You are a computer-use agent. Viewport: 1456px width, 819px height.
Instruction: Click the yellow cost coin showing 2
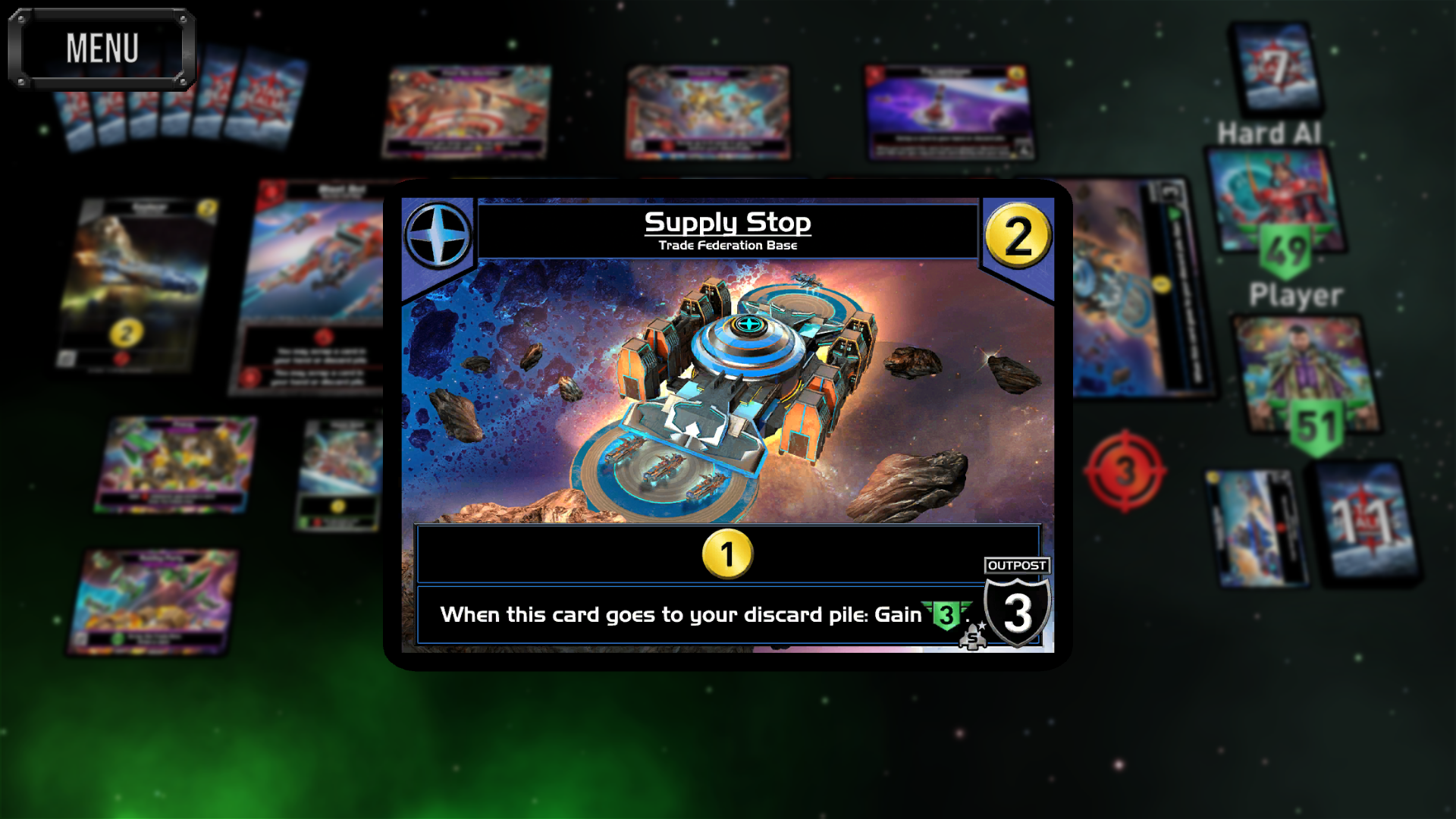(1019, 235)
